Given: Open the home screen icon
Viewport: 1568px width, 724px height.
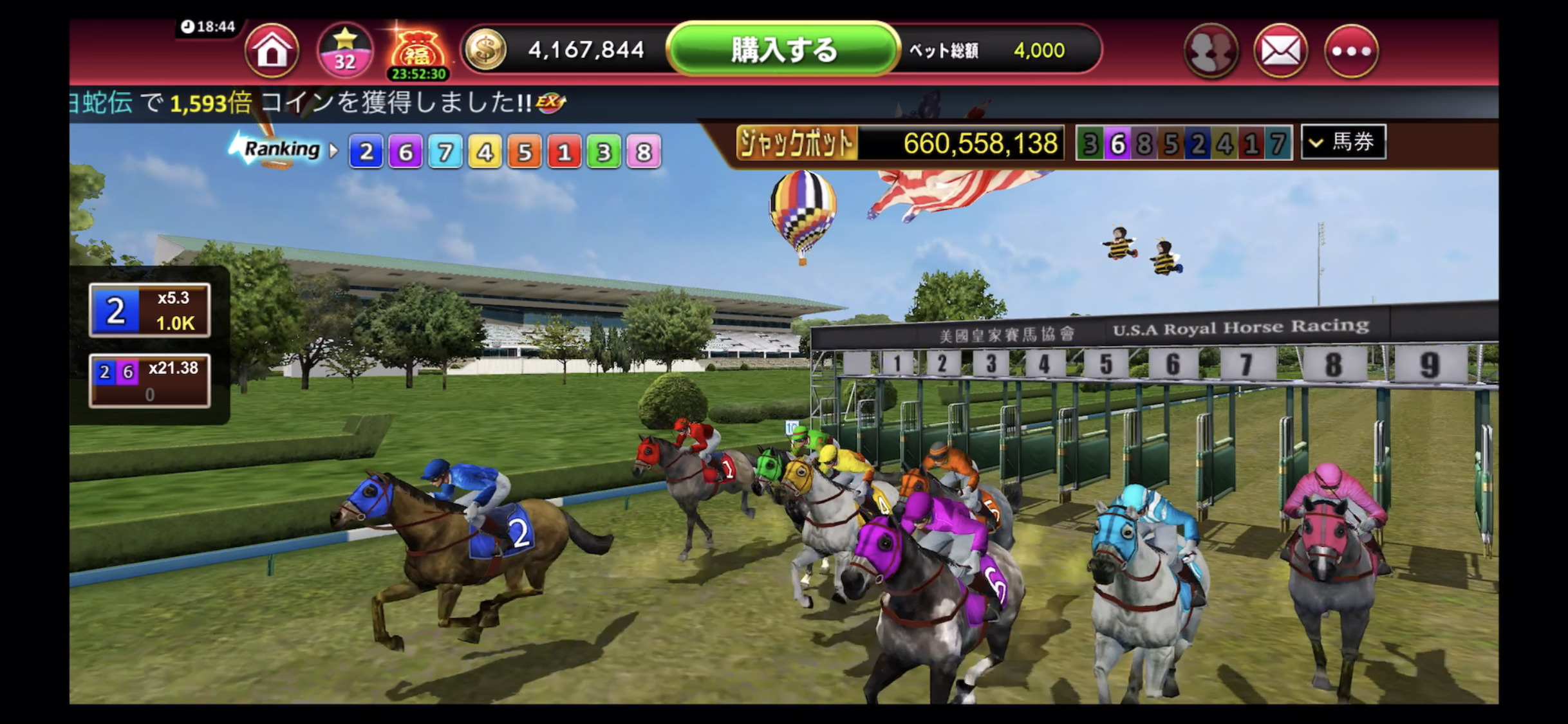Looking at the screenshot, I should pyautogui.click(x=272, y=50).
